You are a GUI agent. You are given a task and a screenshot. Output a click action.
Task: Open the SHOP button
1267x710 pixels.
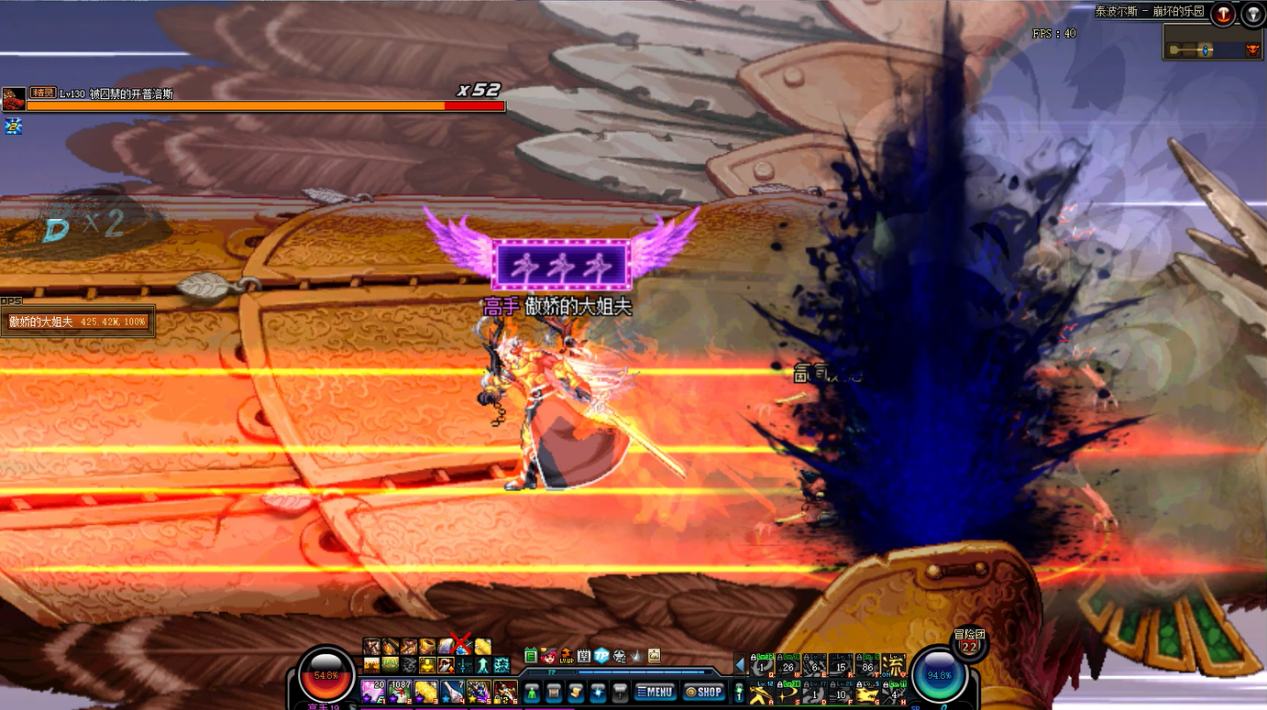coord(704,692)
